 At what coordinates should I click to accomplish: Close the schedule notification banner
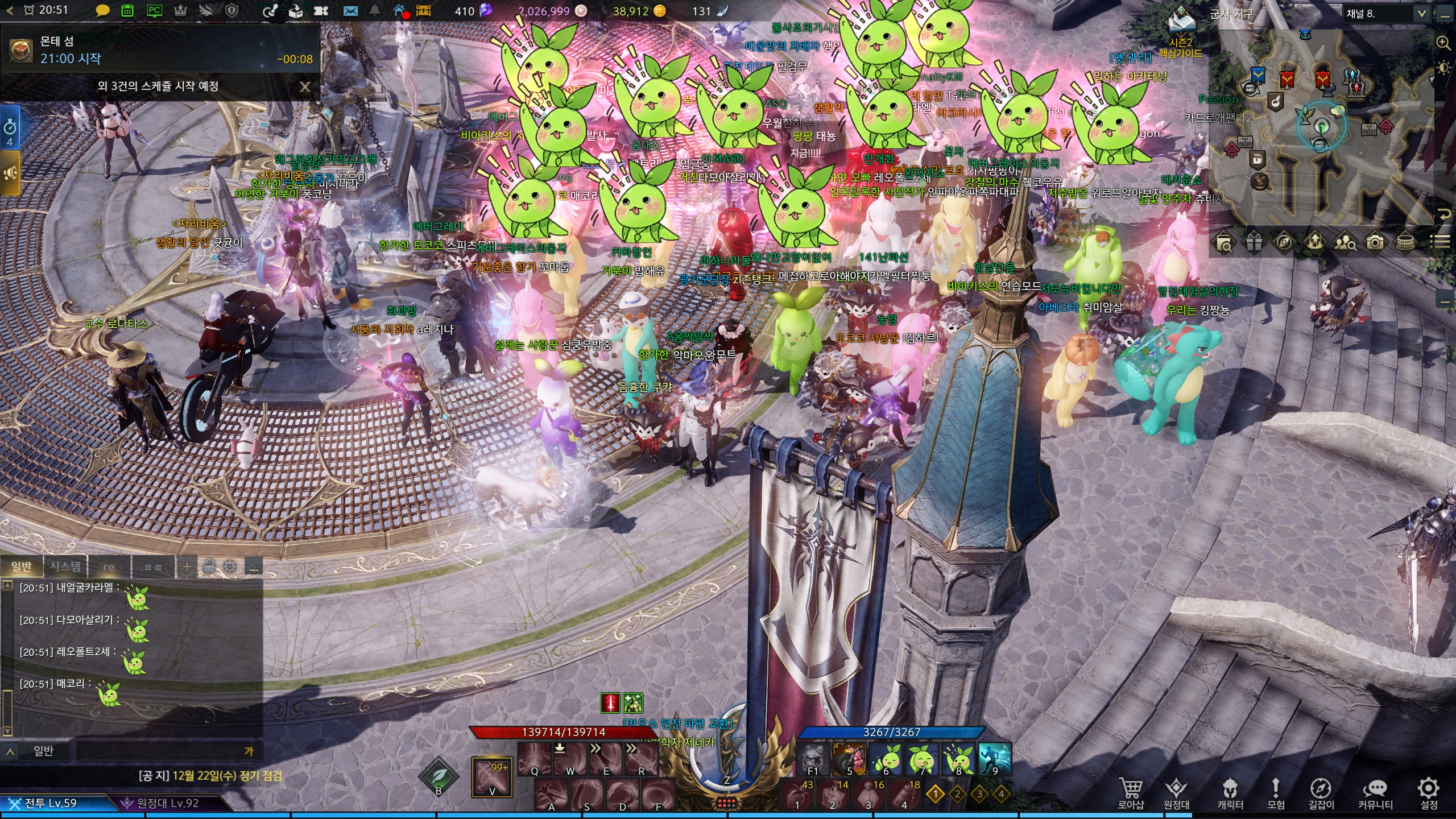click(305, 86)
